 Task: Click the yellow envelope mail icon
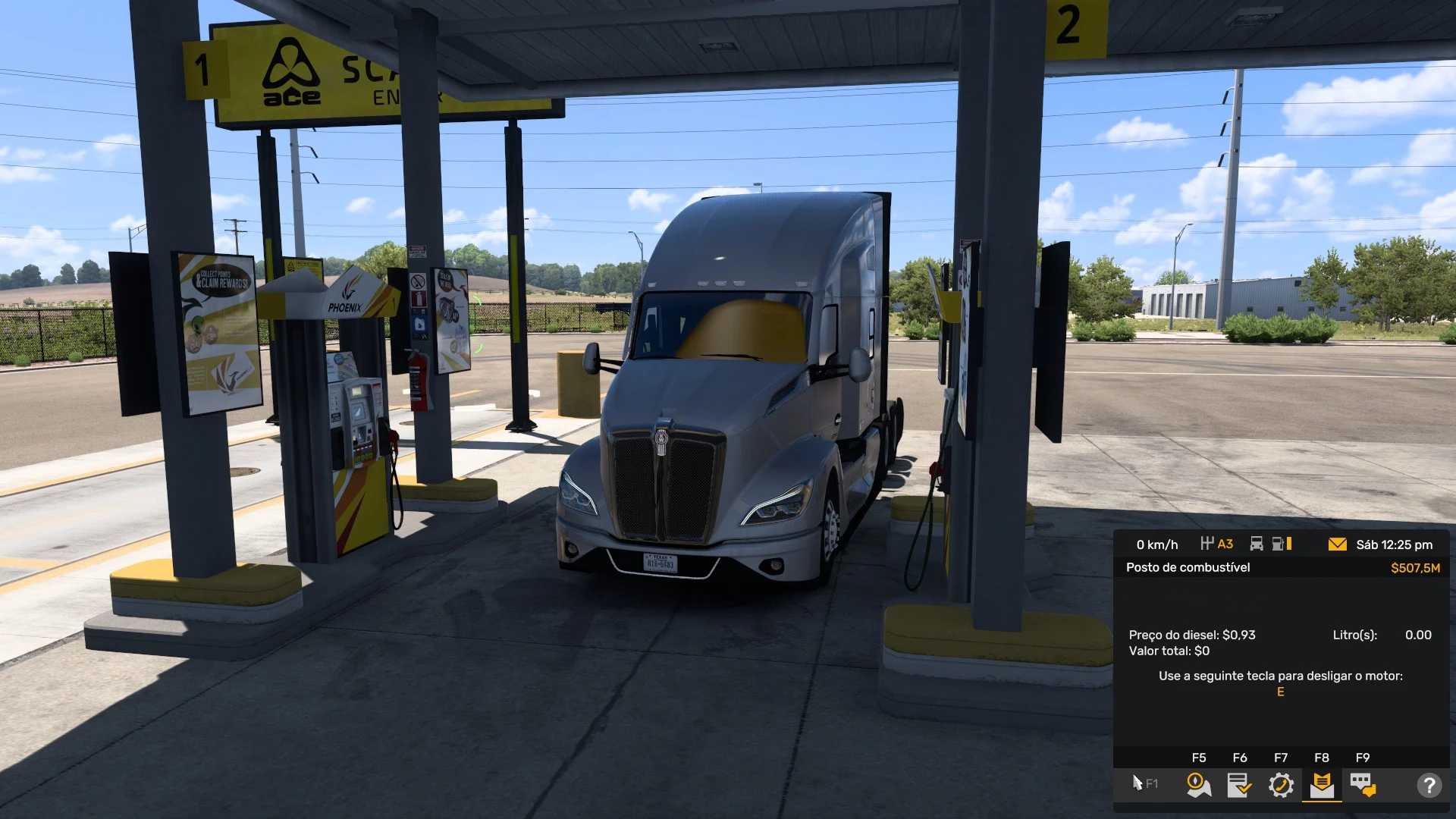1338,544
